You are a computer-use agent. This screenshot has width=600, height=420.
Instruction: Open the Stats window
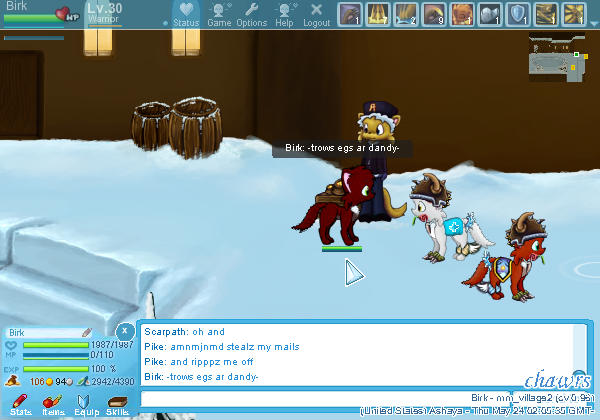coord(20,403)
